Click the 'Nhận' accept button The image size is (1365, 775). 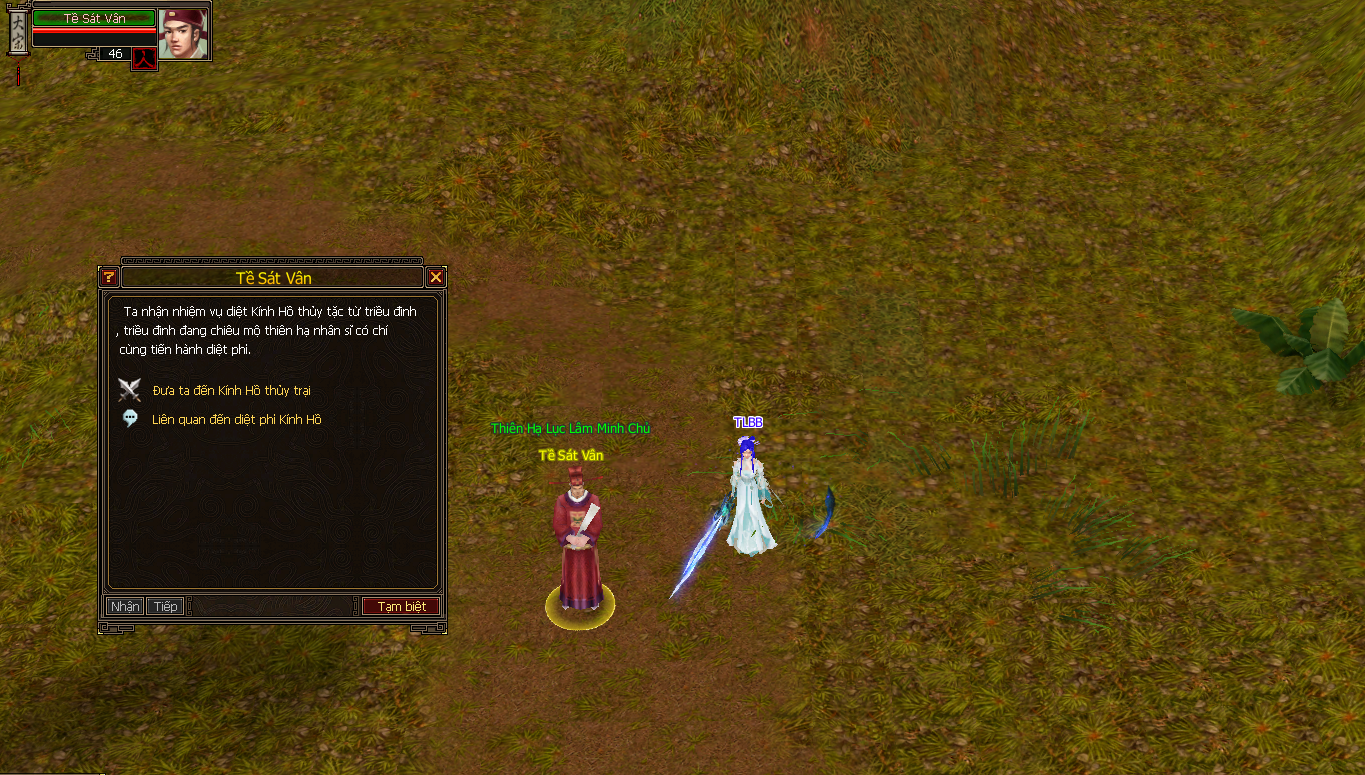tap(125, 607)
